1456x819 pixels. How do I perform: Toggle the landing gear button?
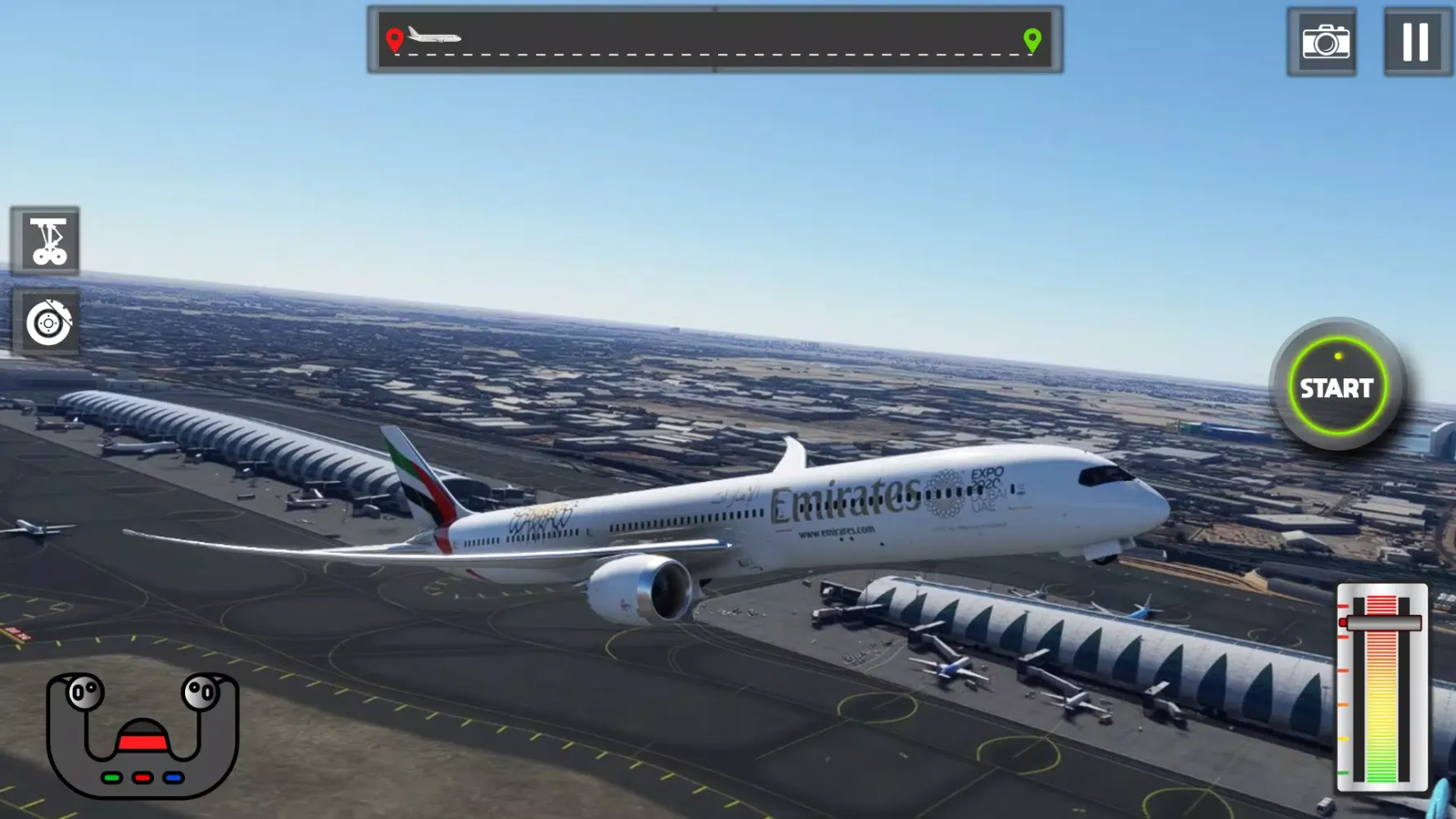[x=47, y=241]
